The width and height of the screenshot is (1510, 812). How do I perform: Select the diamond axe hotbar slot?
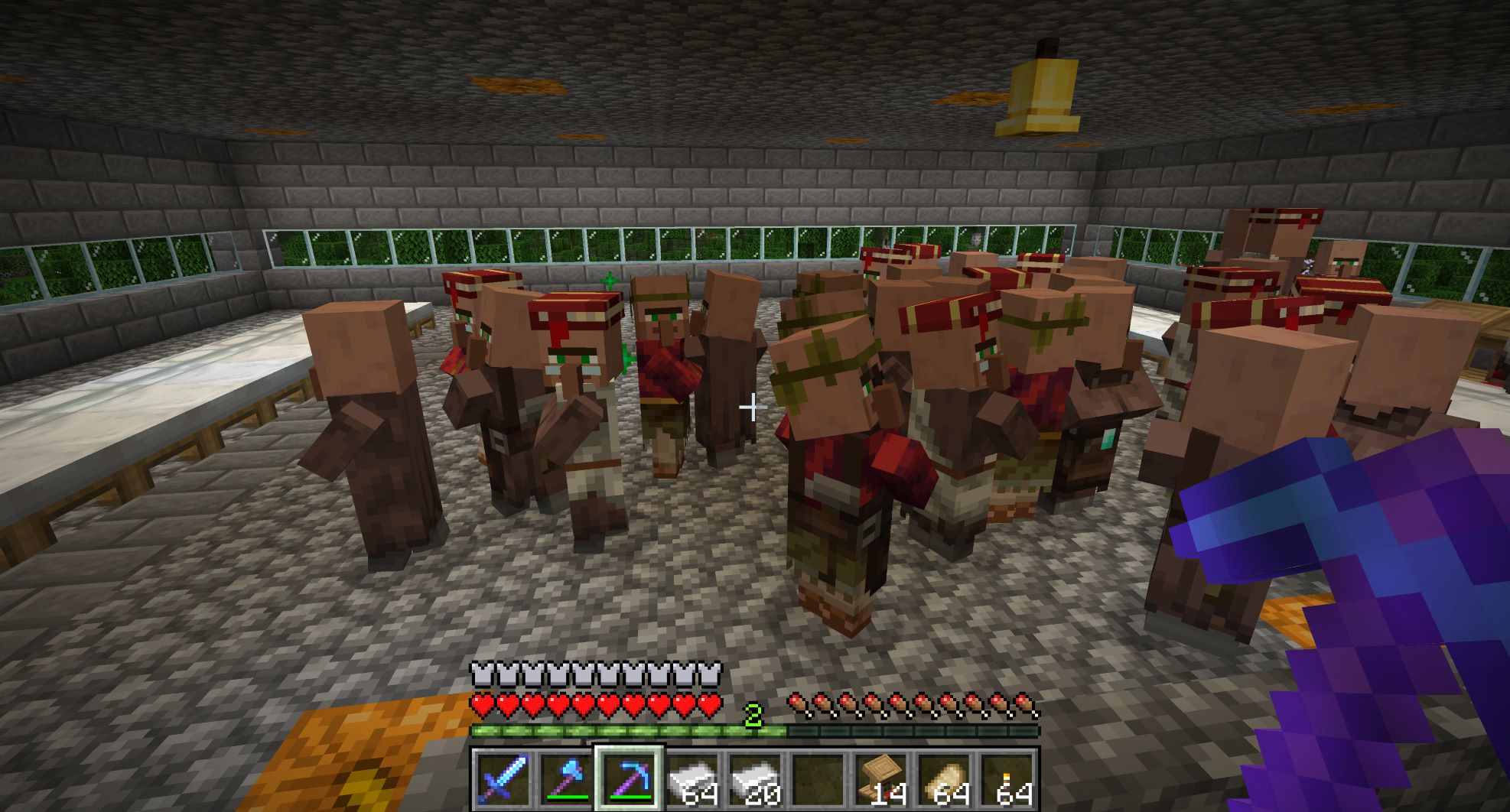pyautogui.click(x=565, y=779)
